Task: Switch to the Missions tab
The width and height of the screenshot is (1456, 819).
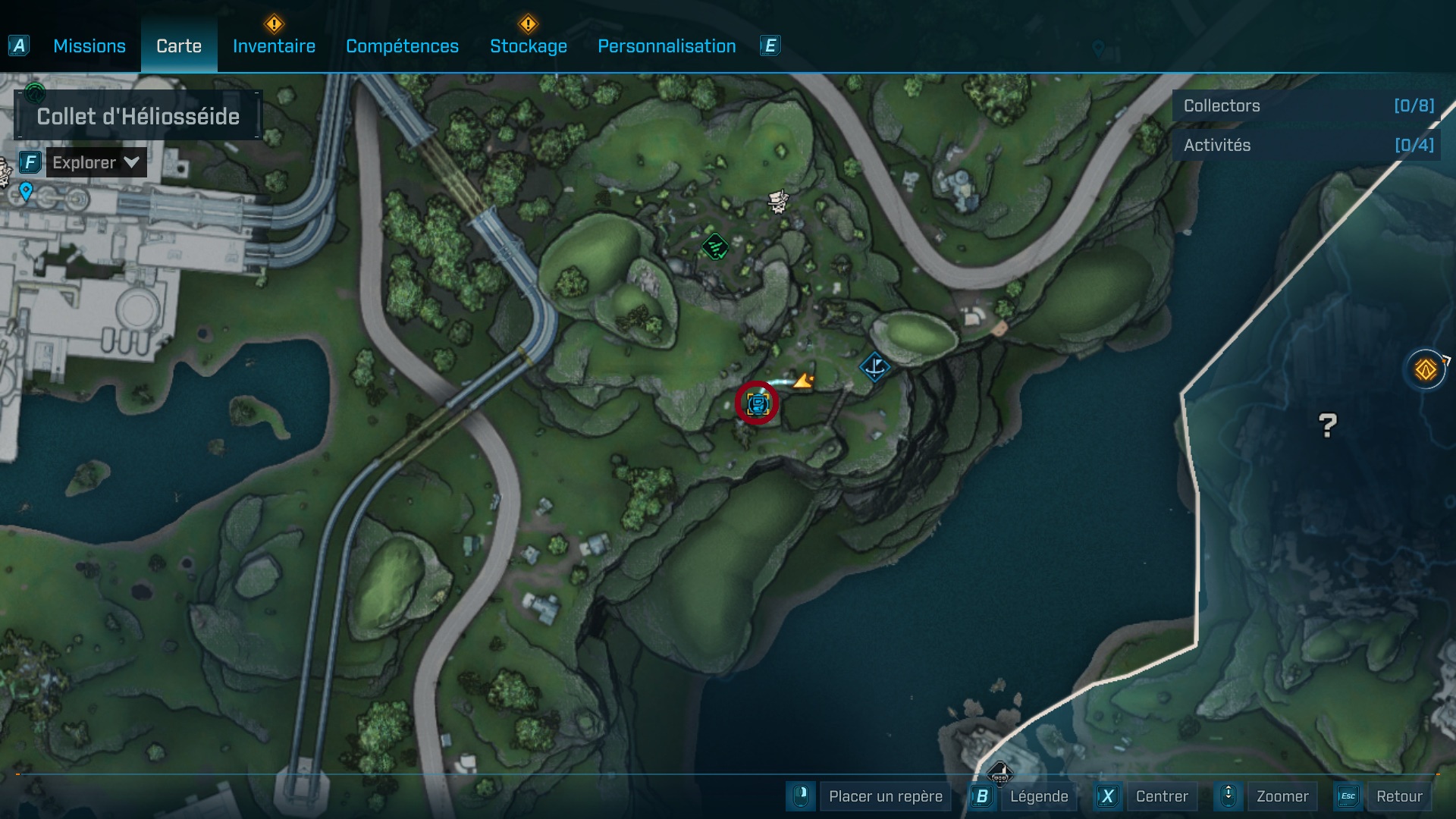Action: (89, 46)
